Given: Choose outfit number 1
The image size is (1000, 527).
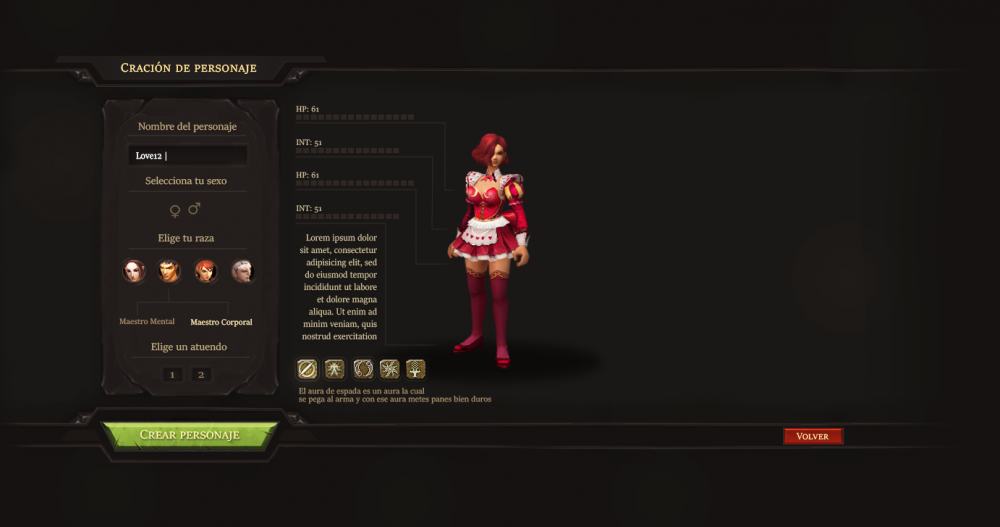Looking at the screenshot, I should [x=172, y=374].
